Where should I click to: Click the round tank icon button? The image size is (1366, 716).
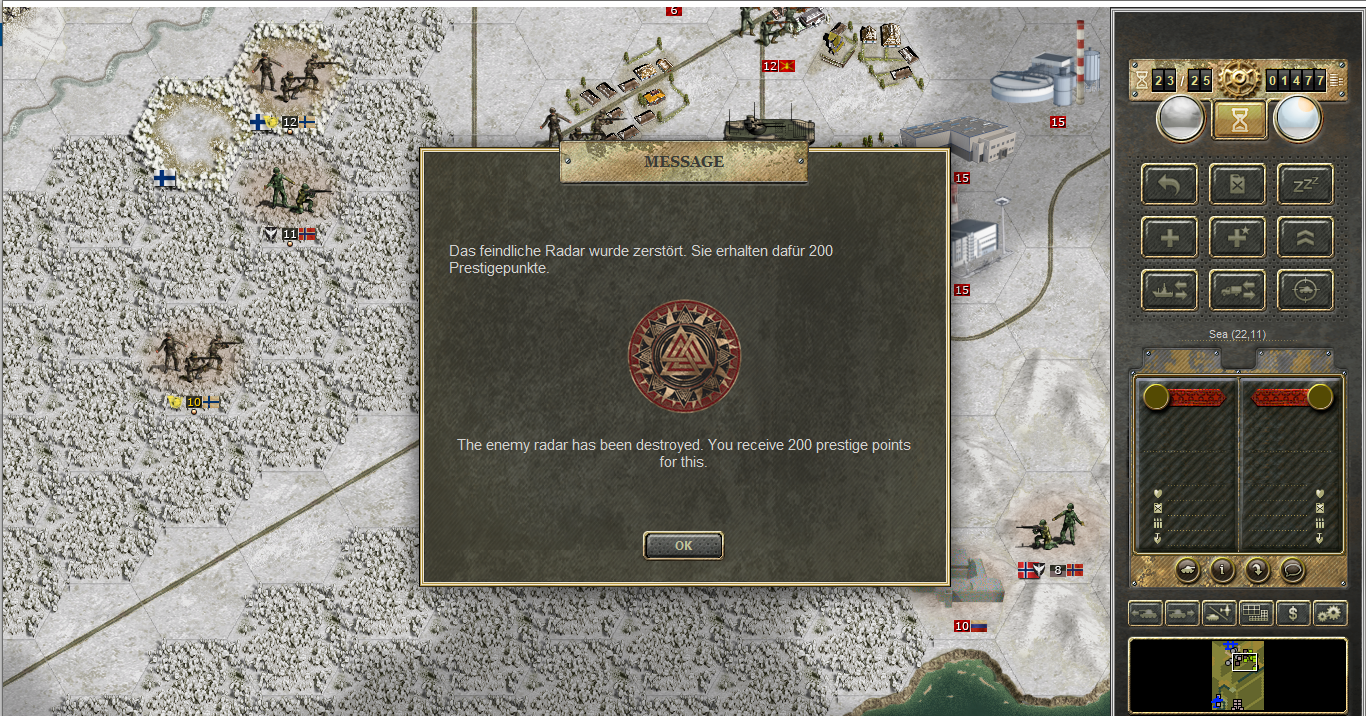(x=1187, y=569)
